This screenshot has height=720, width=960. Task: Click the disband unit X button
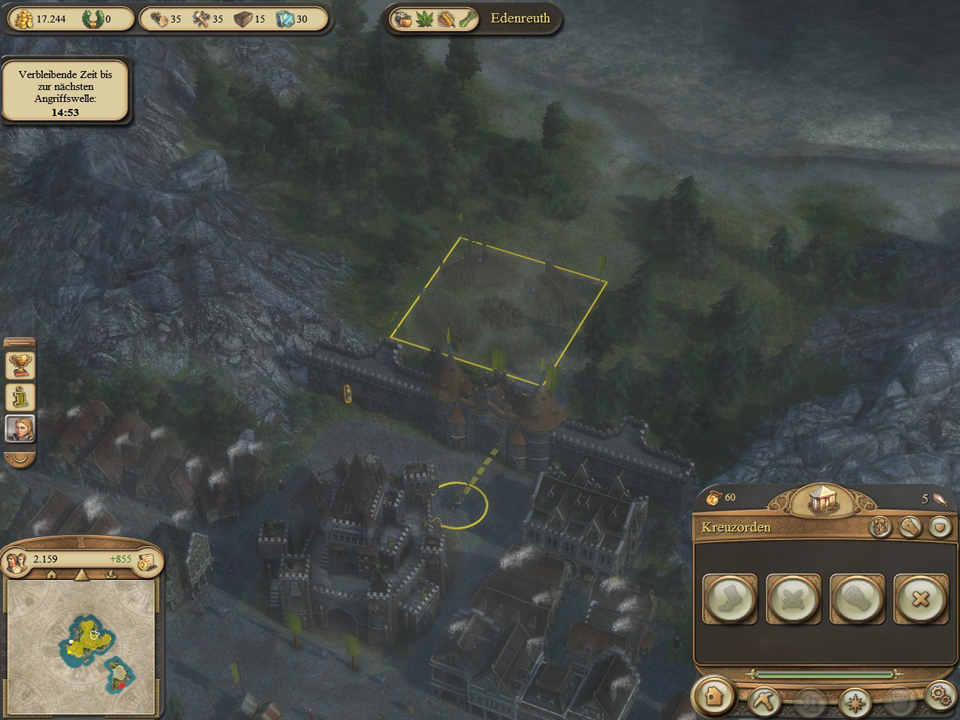pyautogui.click(x=920, y=599)
